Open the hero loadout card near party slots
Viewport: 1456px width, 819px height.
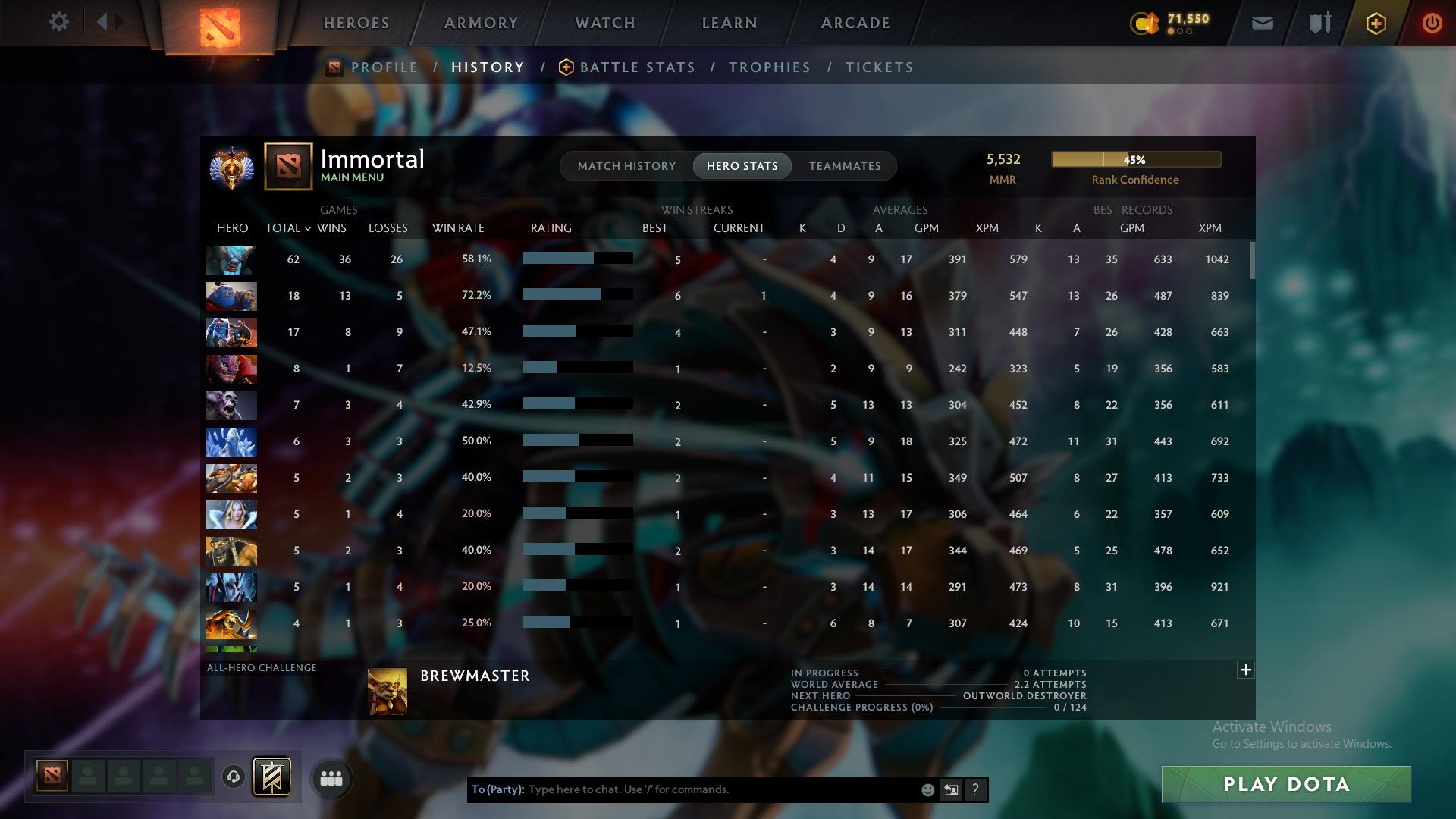(x=273, y=778)
